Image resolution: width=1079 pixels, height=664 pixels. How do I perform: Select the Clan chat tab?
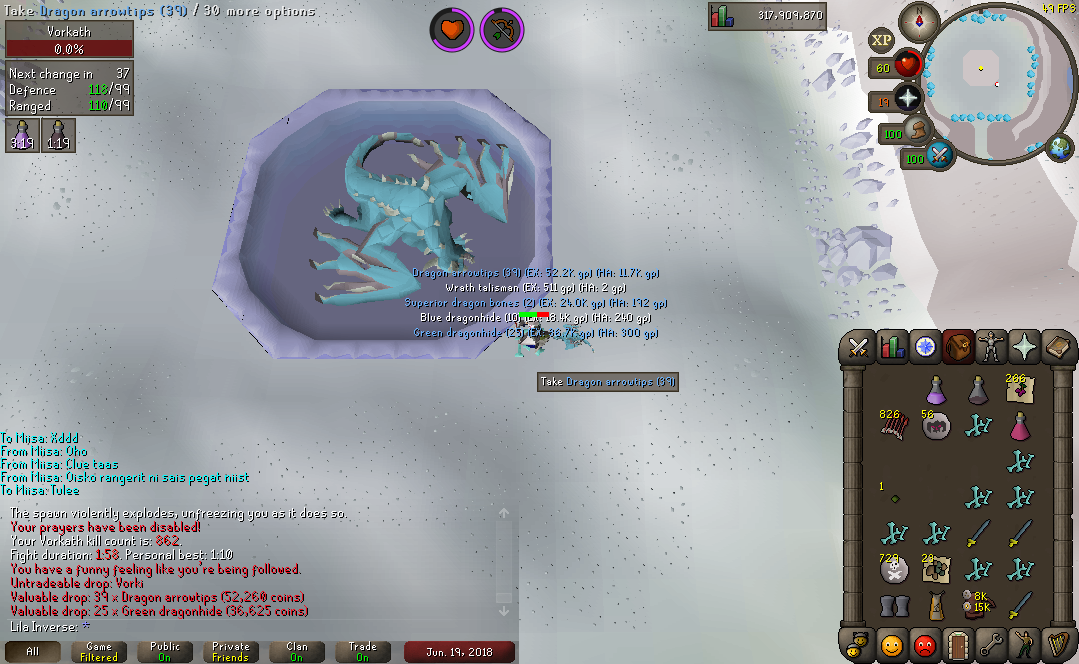point(297,652)
